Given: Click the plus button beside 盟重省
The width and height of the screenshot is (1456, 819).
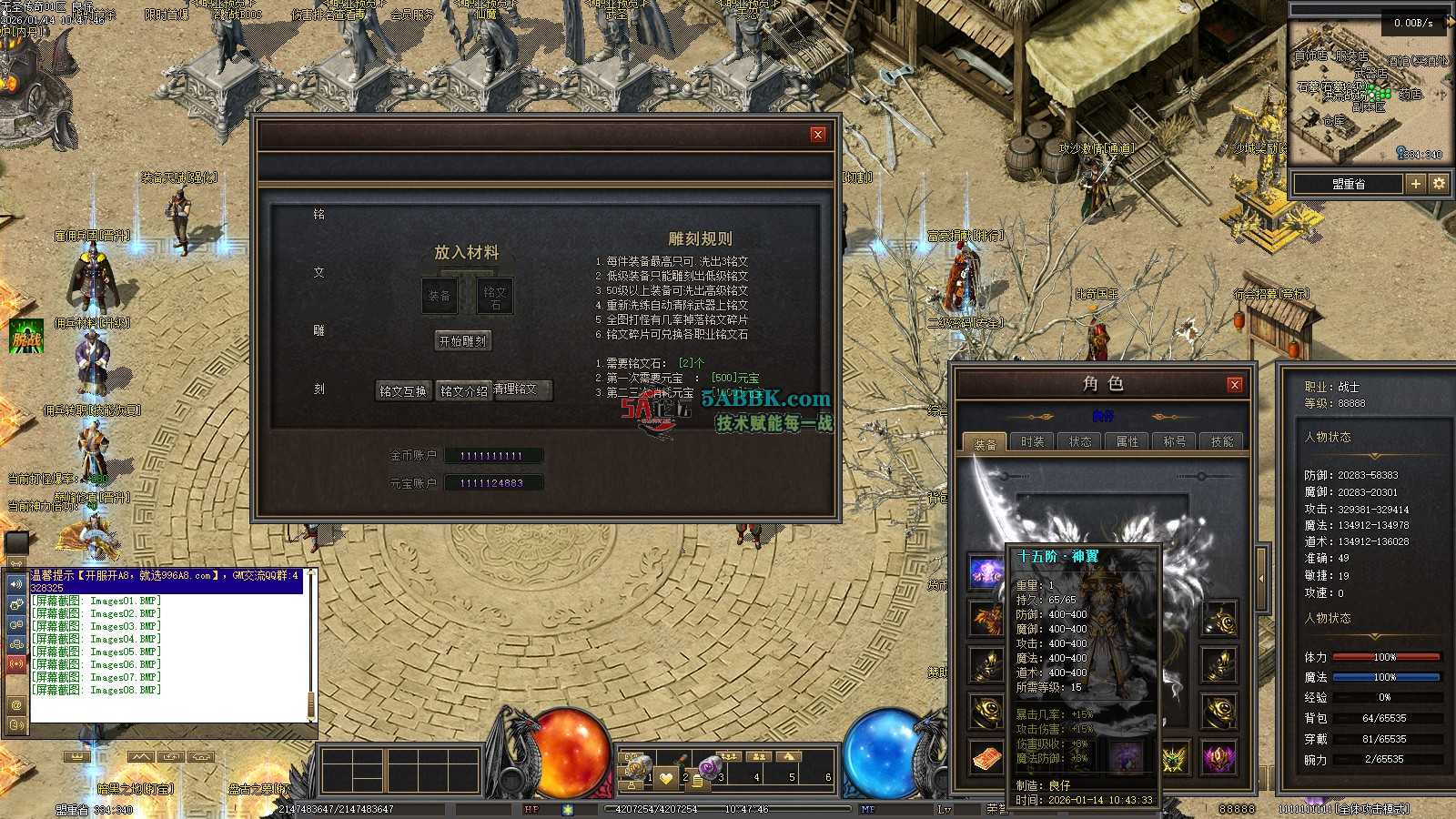Looking at the screenshot, I should (x=1415, y=184).
